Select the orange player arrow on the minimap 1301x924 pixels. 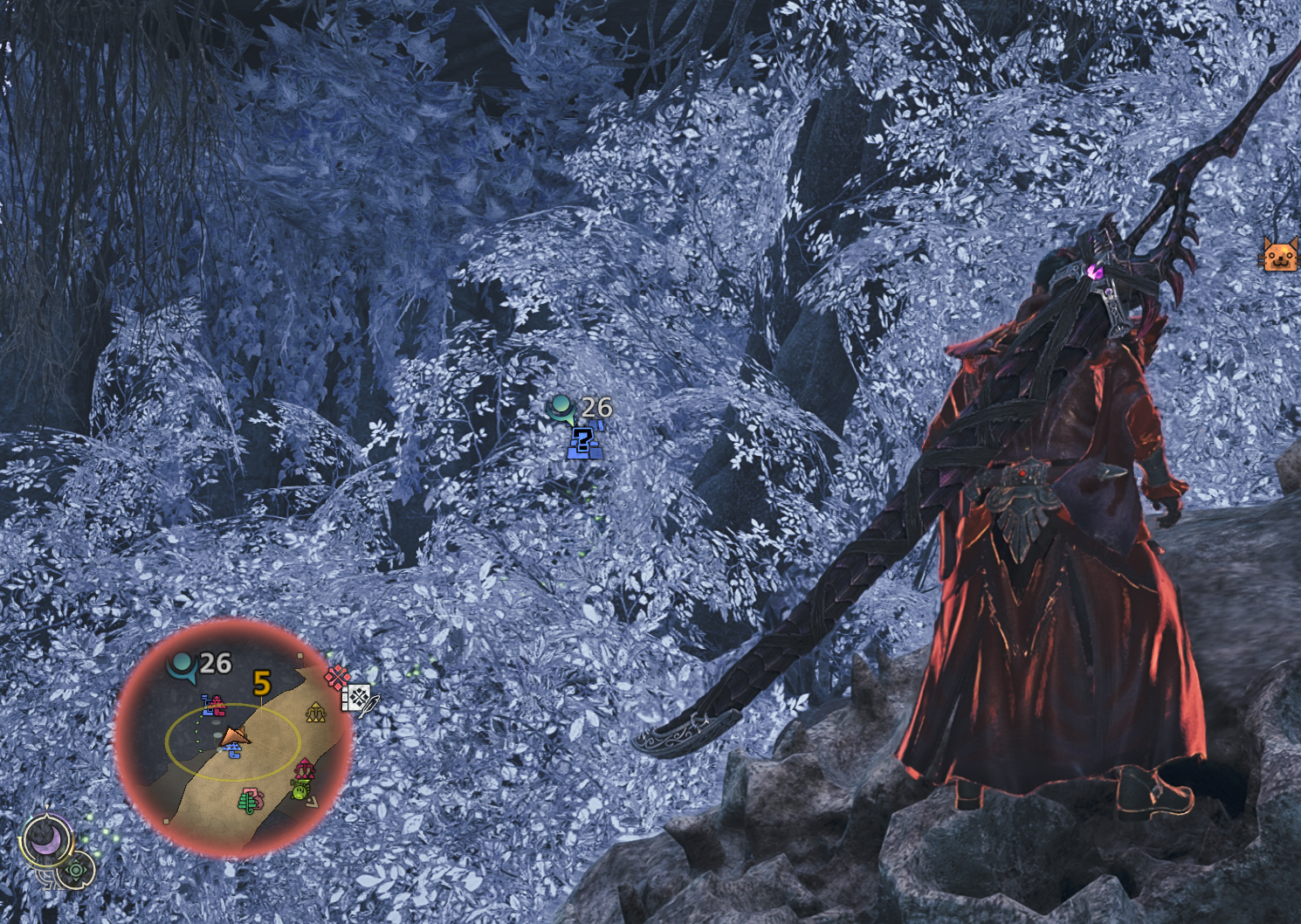[234, 735]
